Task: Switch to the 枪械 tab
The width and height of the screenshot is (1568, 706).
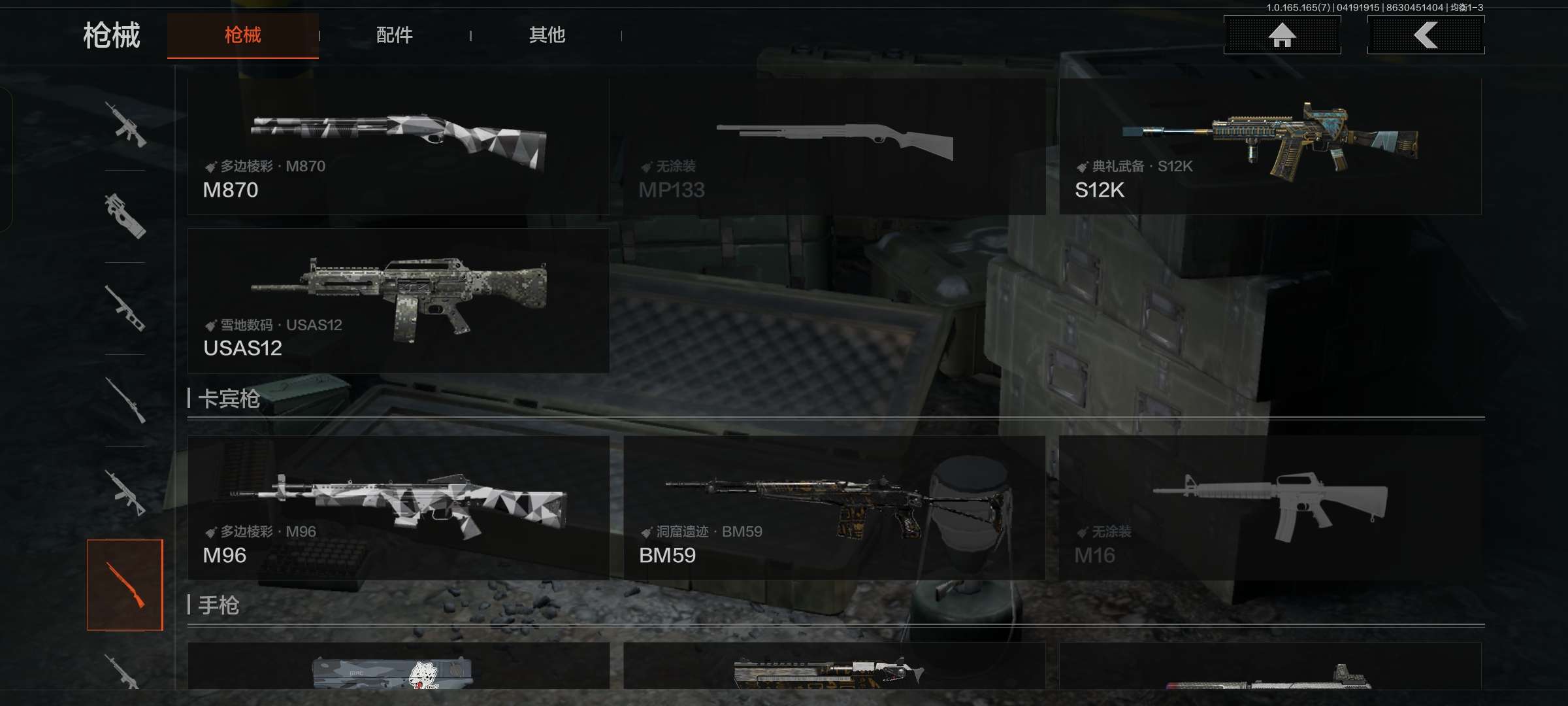Action: coord(242,35)
